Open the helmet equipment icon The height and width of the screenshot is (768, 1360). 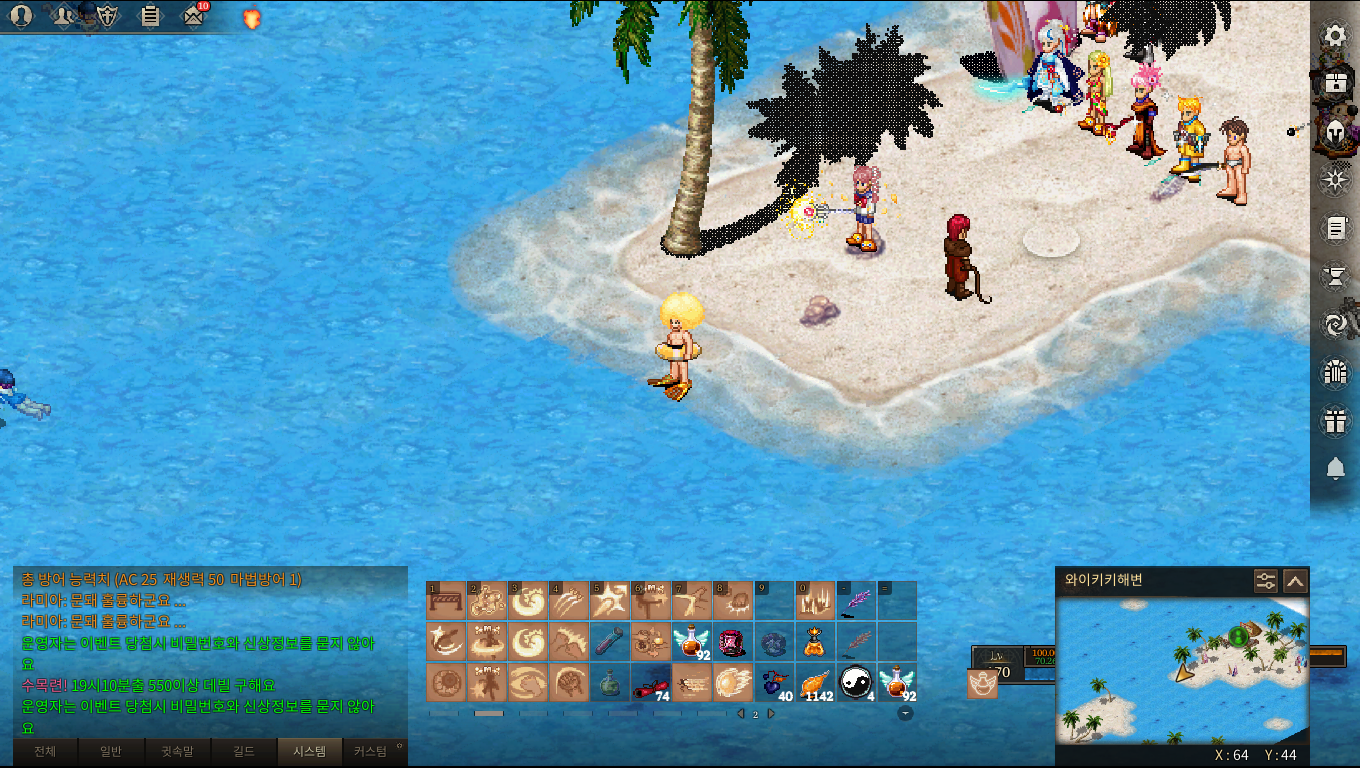point(1335,131)
